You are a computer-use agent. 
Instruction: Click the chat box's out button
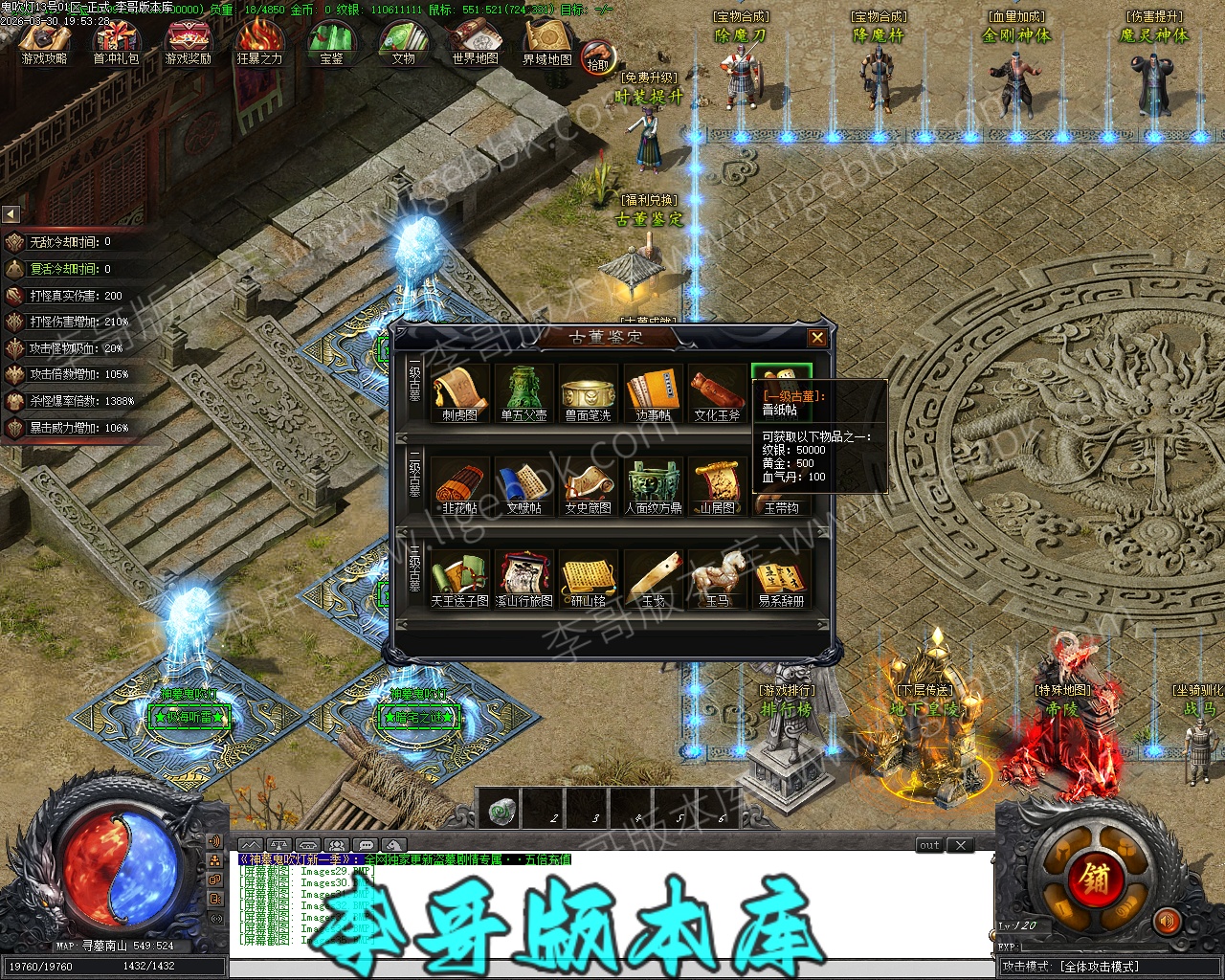(929, 845)
